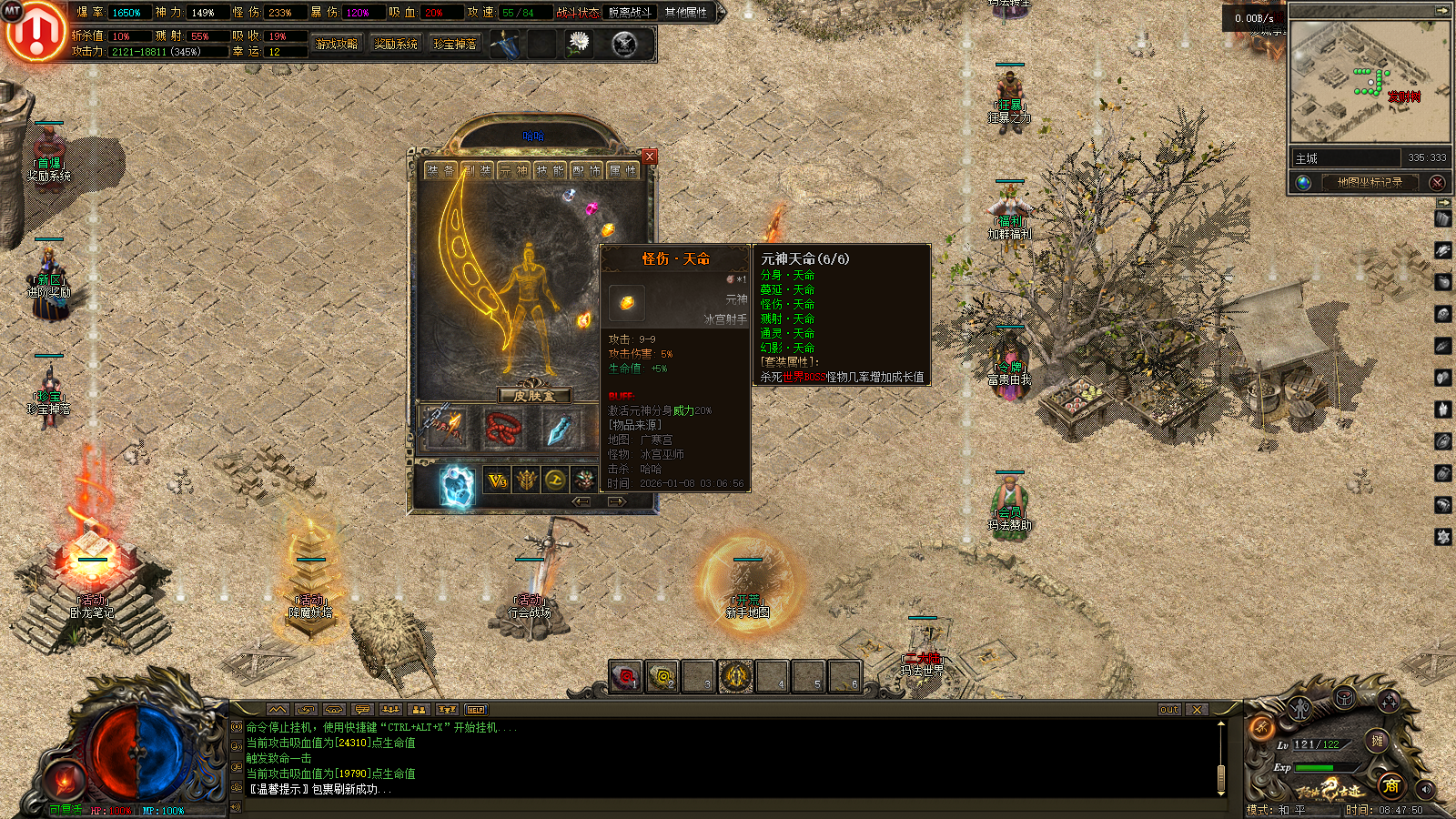Screen dimensions: 1456x819
Task: Select the blue crystal dagger slot
Action: [558, 428]
